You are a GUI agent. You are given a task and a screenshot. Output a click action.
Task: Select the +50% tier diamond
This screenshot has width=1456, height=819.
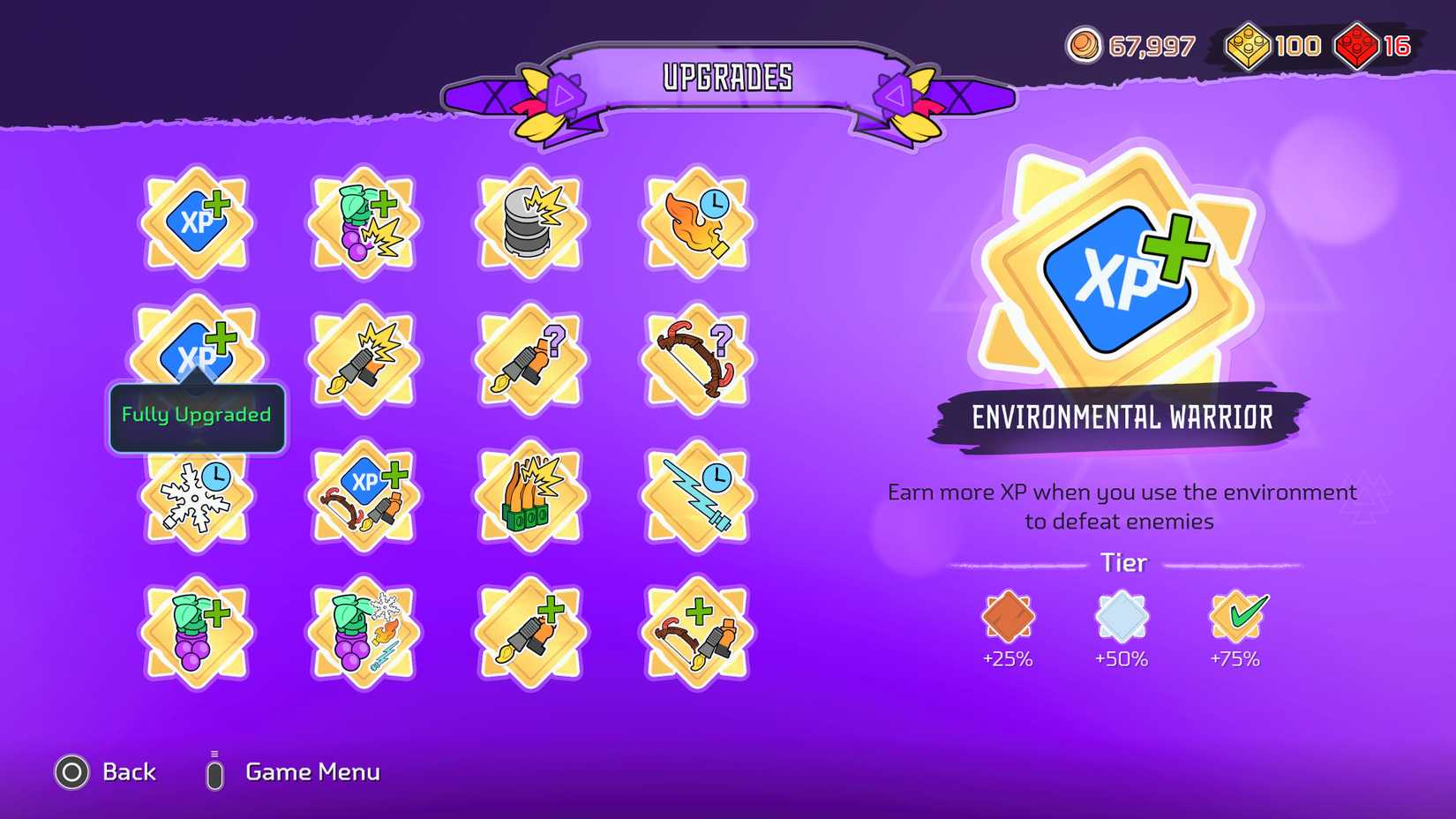click(1122, 618)
